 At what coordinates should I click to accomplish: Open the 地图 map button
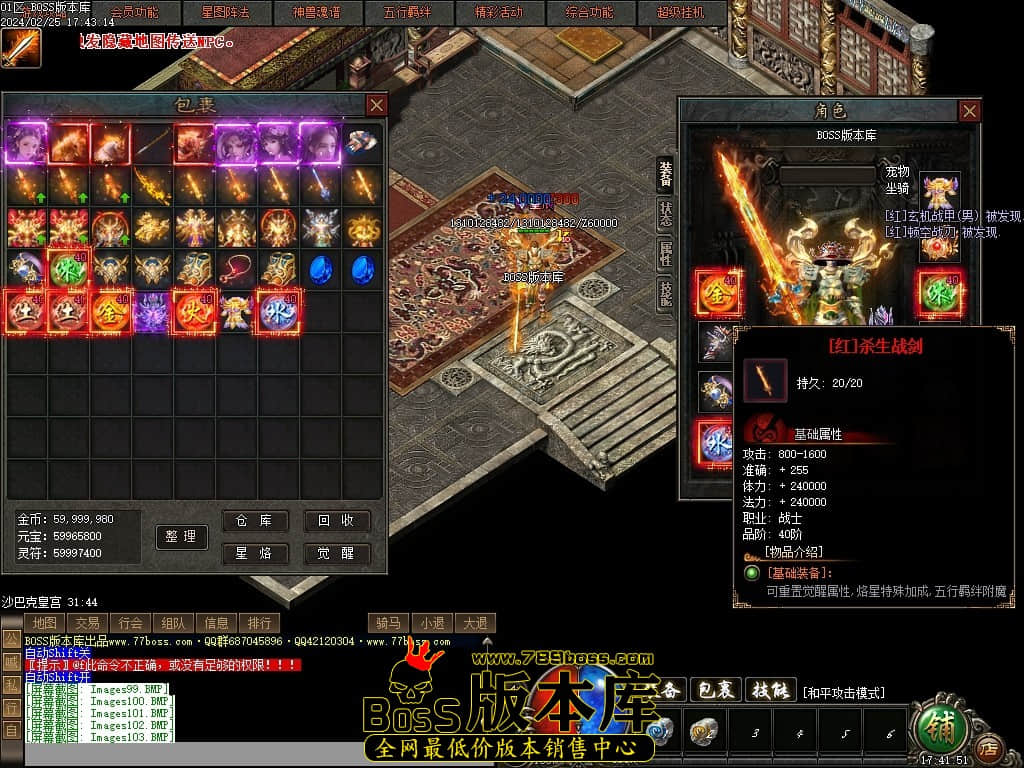coord(45,623)
